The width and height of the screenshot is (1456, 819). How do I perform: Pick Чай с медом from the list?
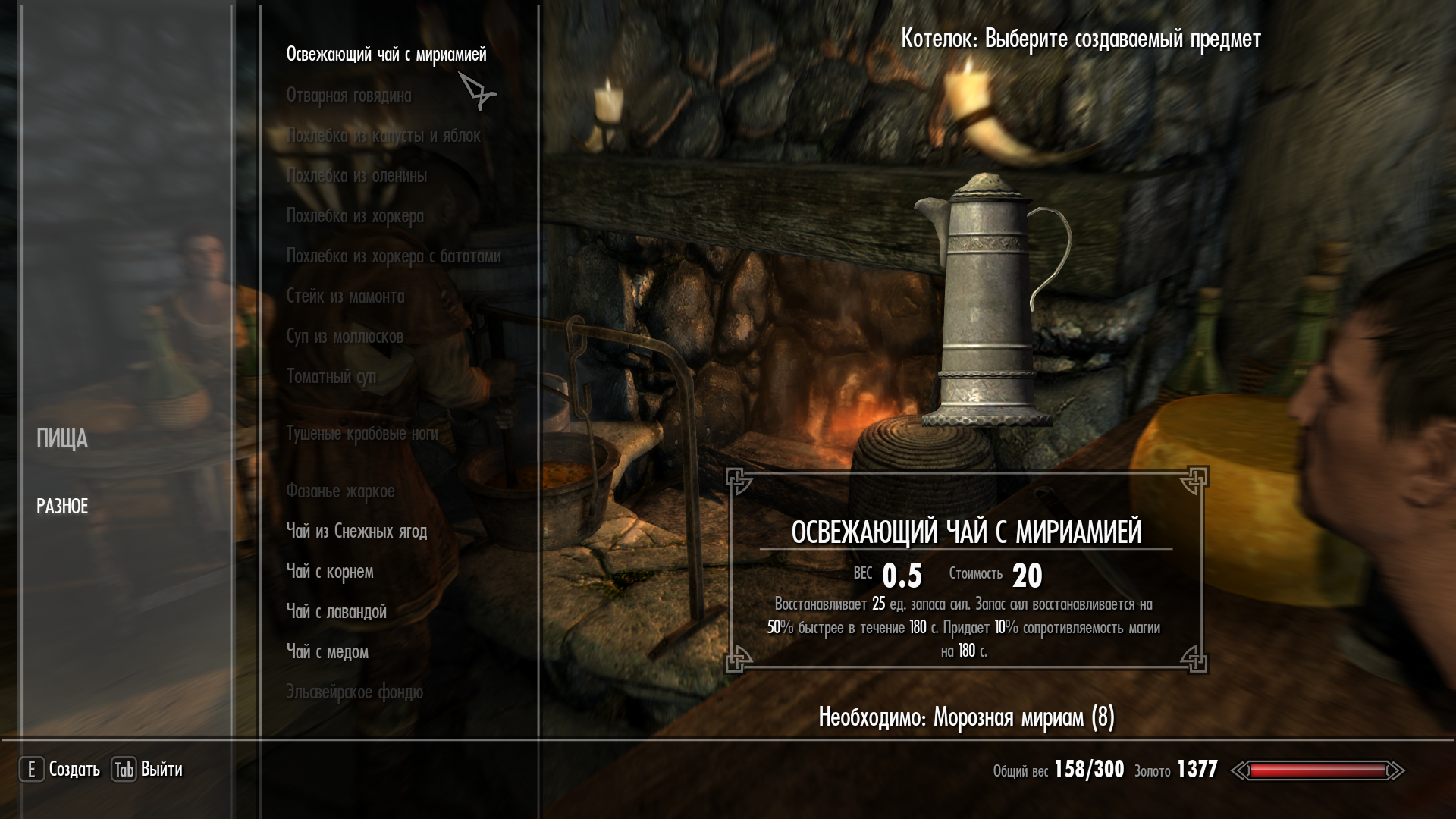(327, 652)
